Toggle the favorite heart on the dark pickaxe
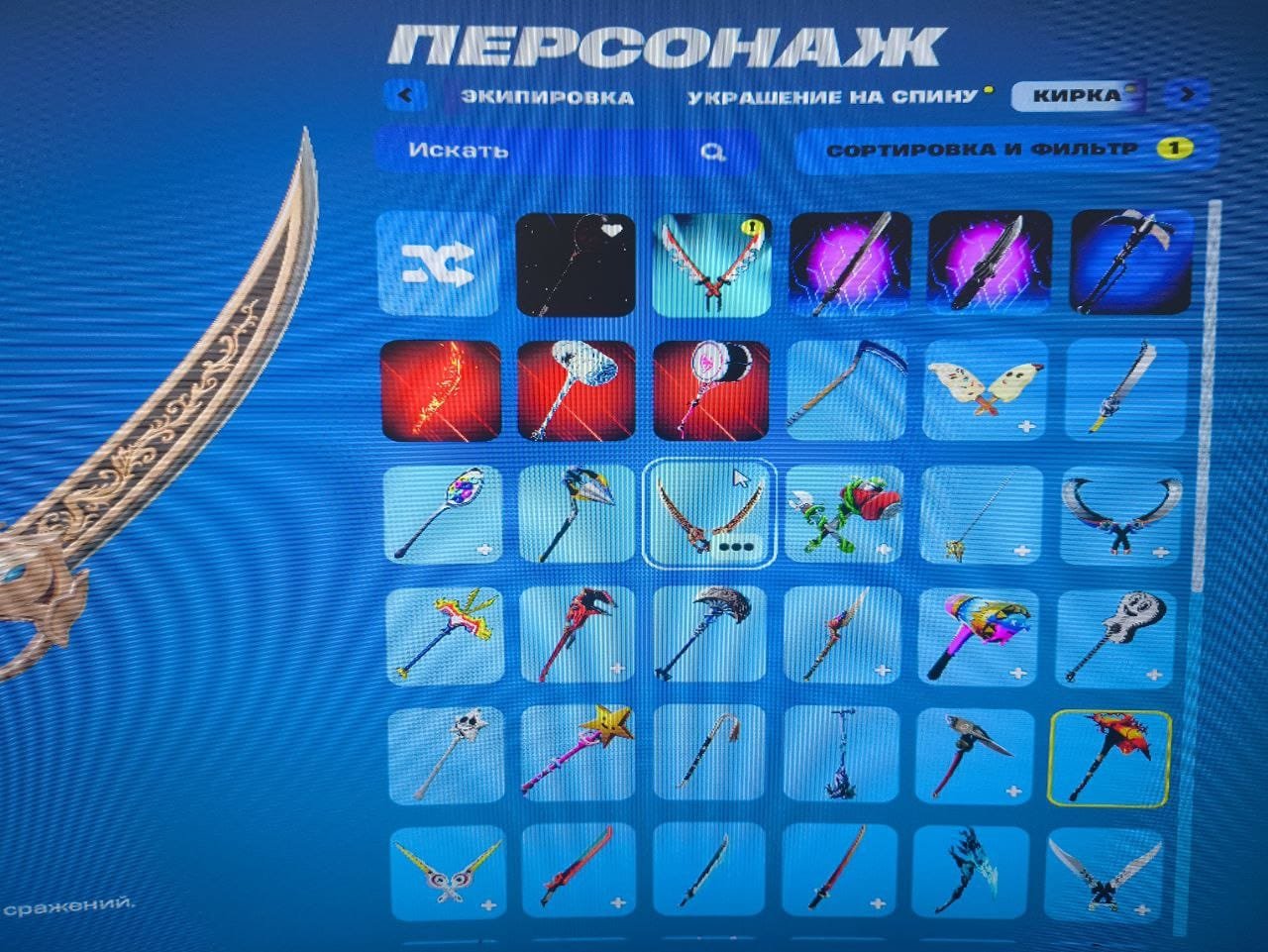This screenshot has height=952, width=1268. [x=614, y=230]
